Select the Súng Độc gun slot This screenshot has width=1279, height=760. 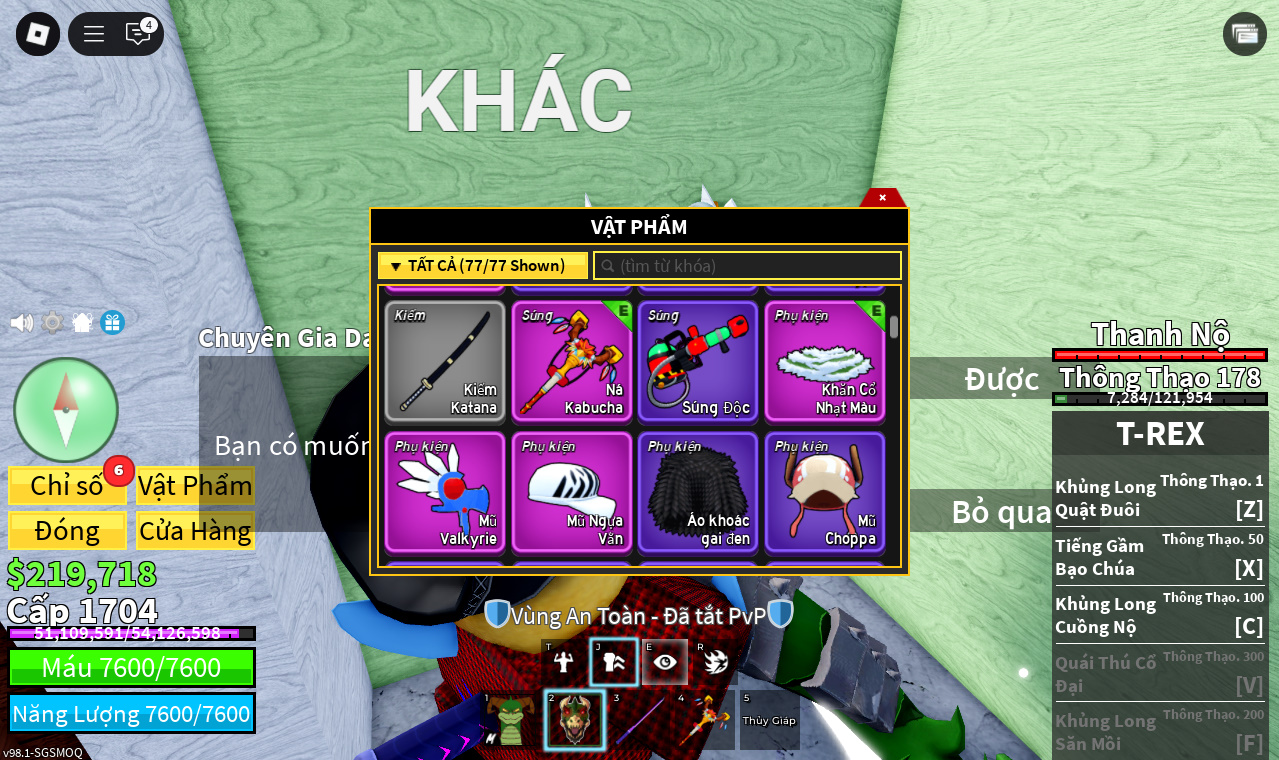point(698,361)
